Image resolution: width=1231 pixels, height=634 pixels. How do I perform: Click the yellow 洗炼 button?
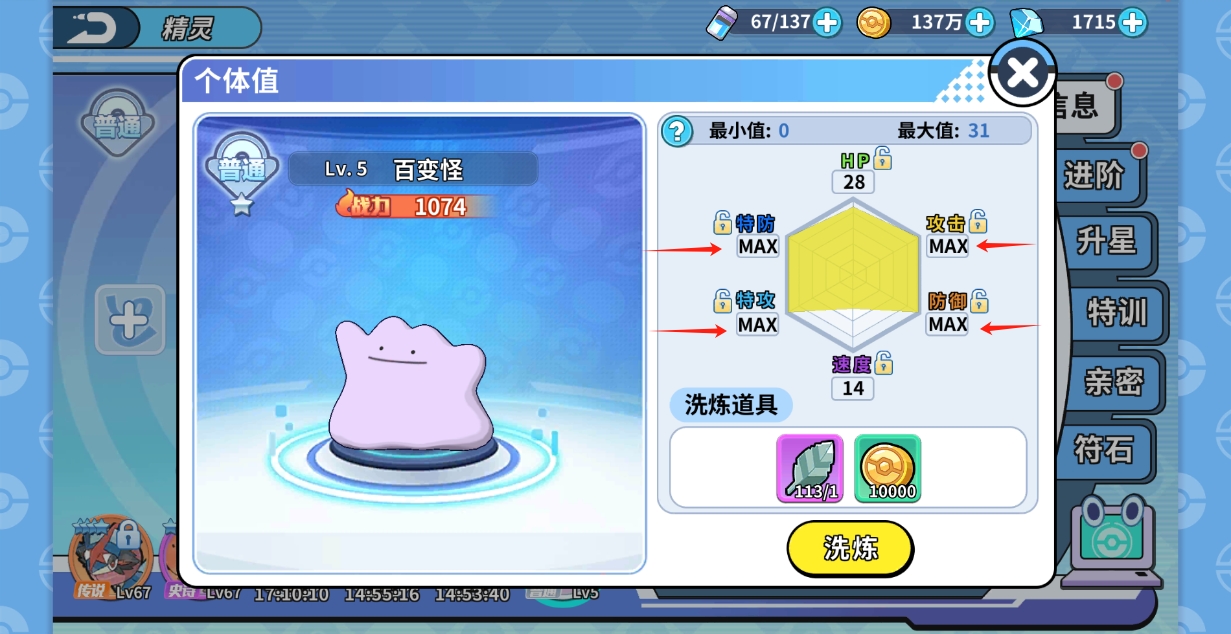pyautogui.click(x=850, y=548)
